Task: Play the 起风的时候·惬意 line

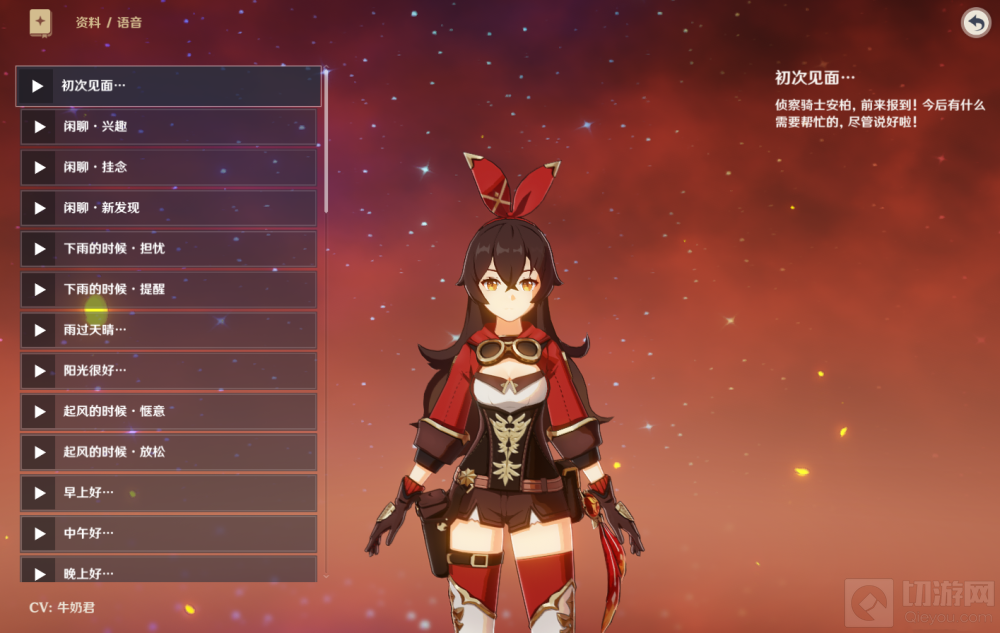Action: (40, 411)
